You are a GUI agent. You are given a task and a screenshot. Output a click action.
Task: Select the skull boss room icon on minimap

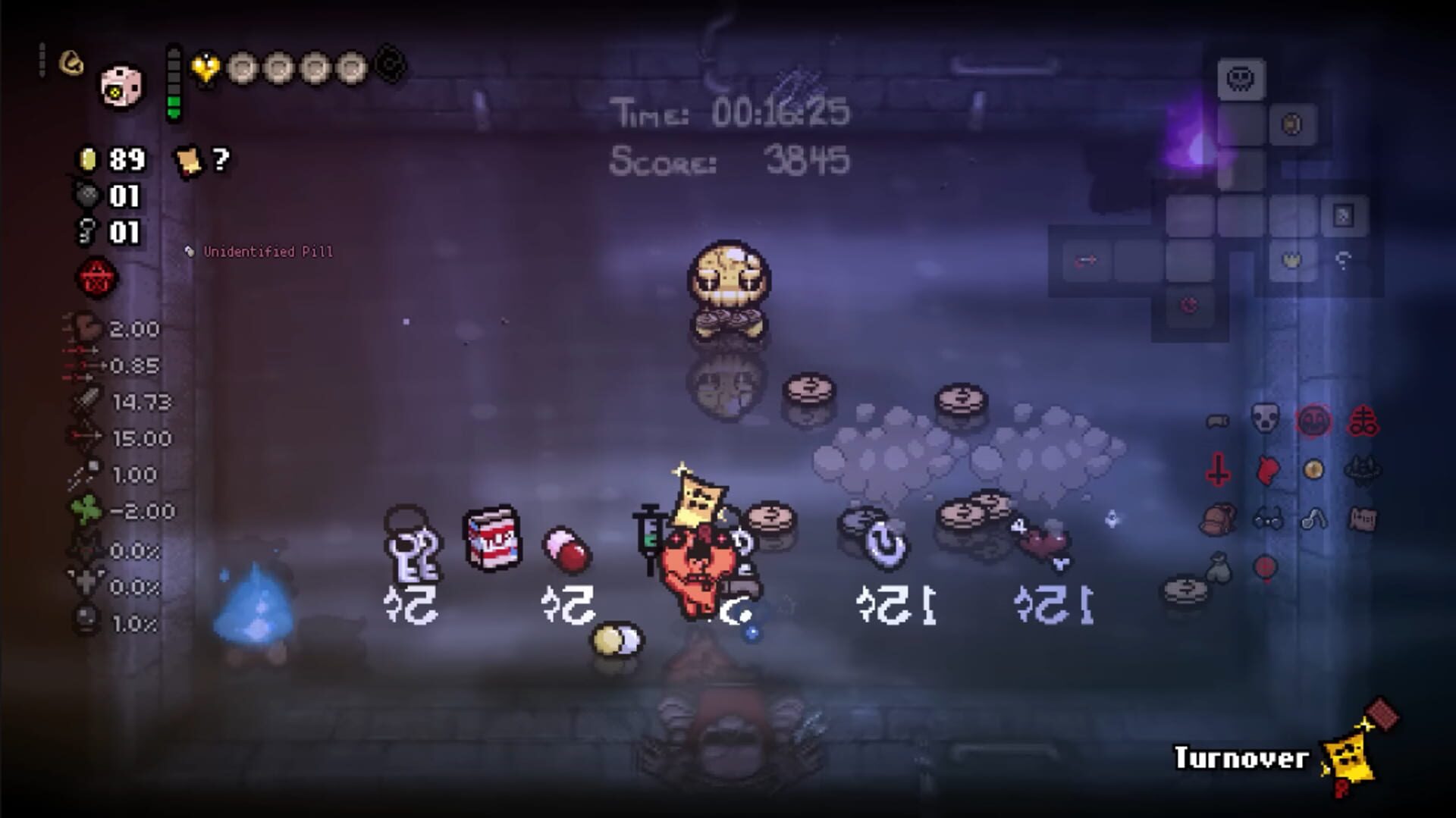[x=1240, y=77]
